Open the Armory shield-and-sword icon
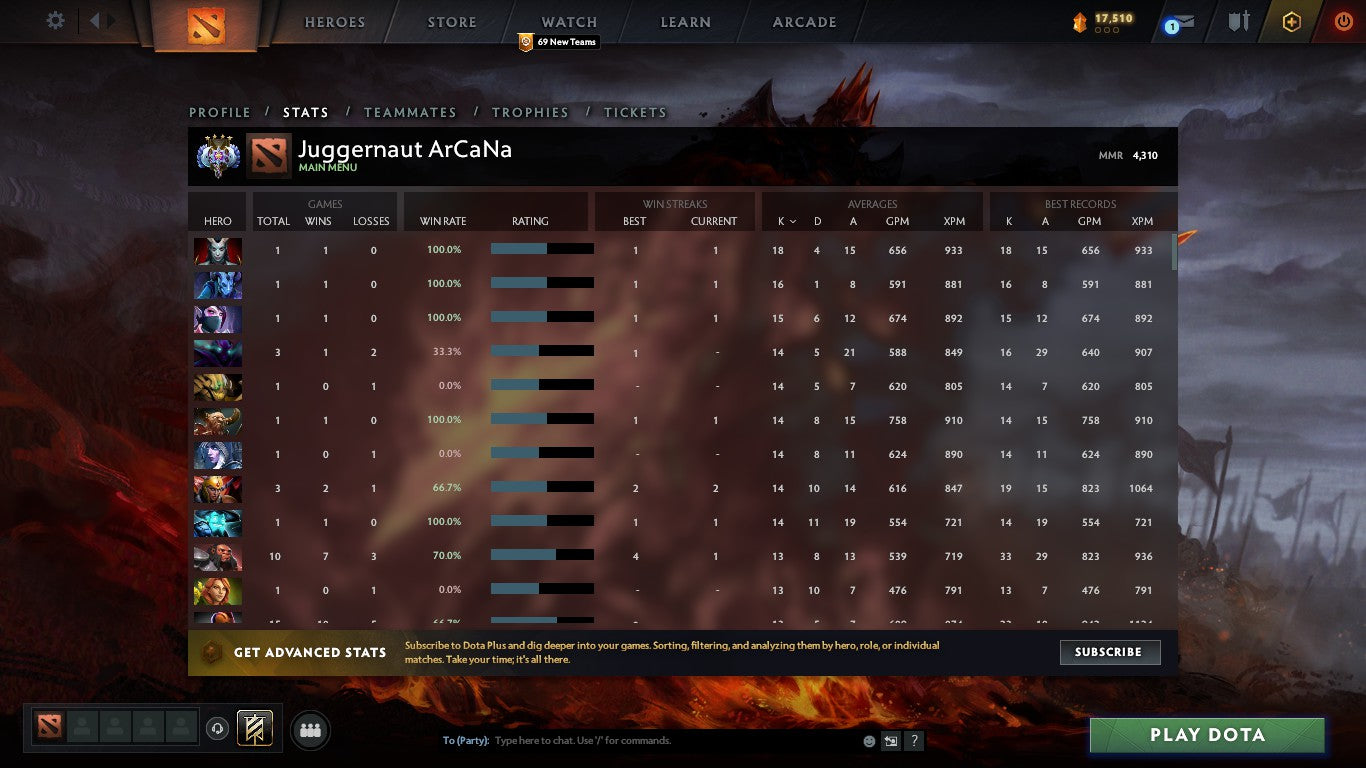 (1237, 21)
